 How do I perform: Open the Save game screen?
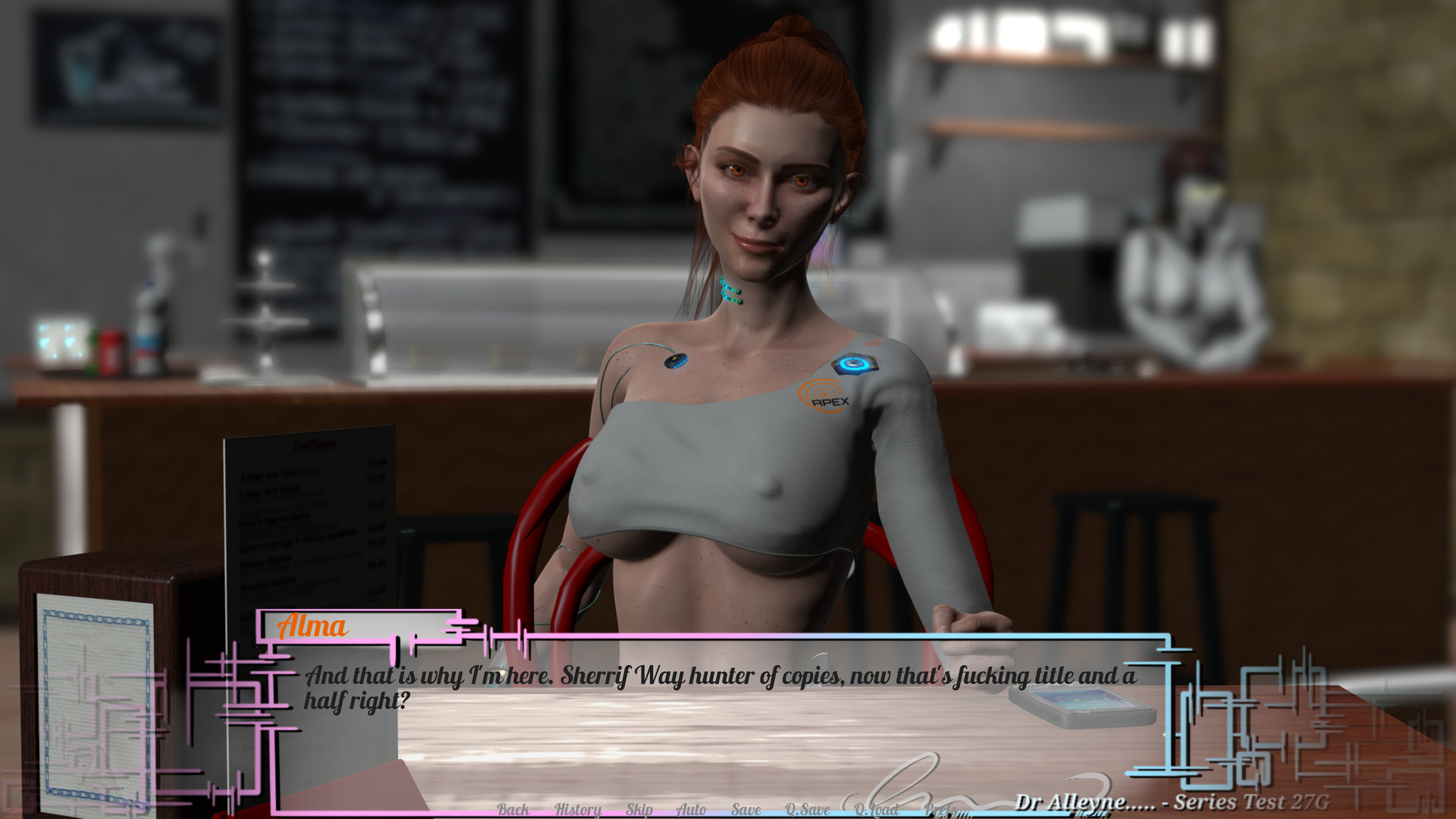point(746,809)
